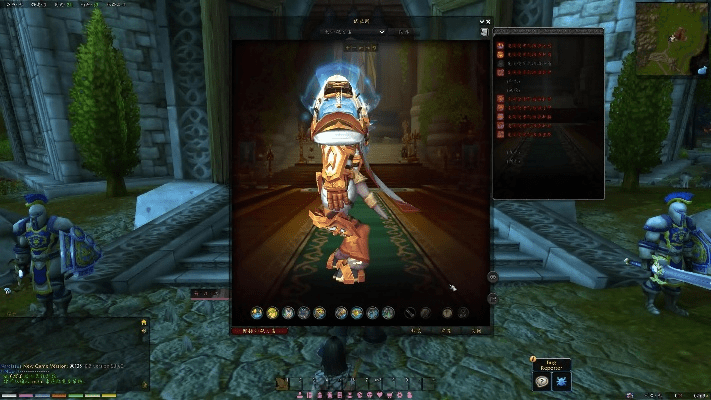Viewport: 711px width, 400px height.
Task: Click the eye icon in Bug Reporter
Action: [x=542, y=381]
